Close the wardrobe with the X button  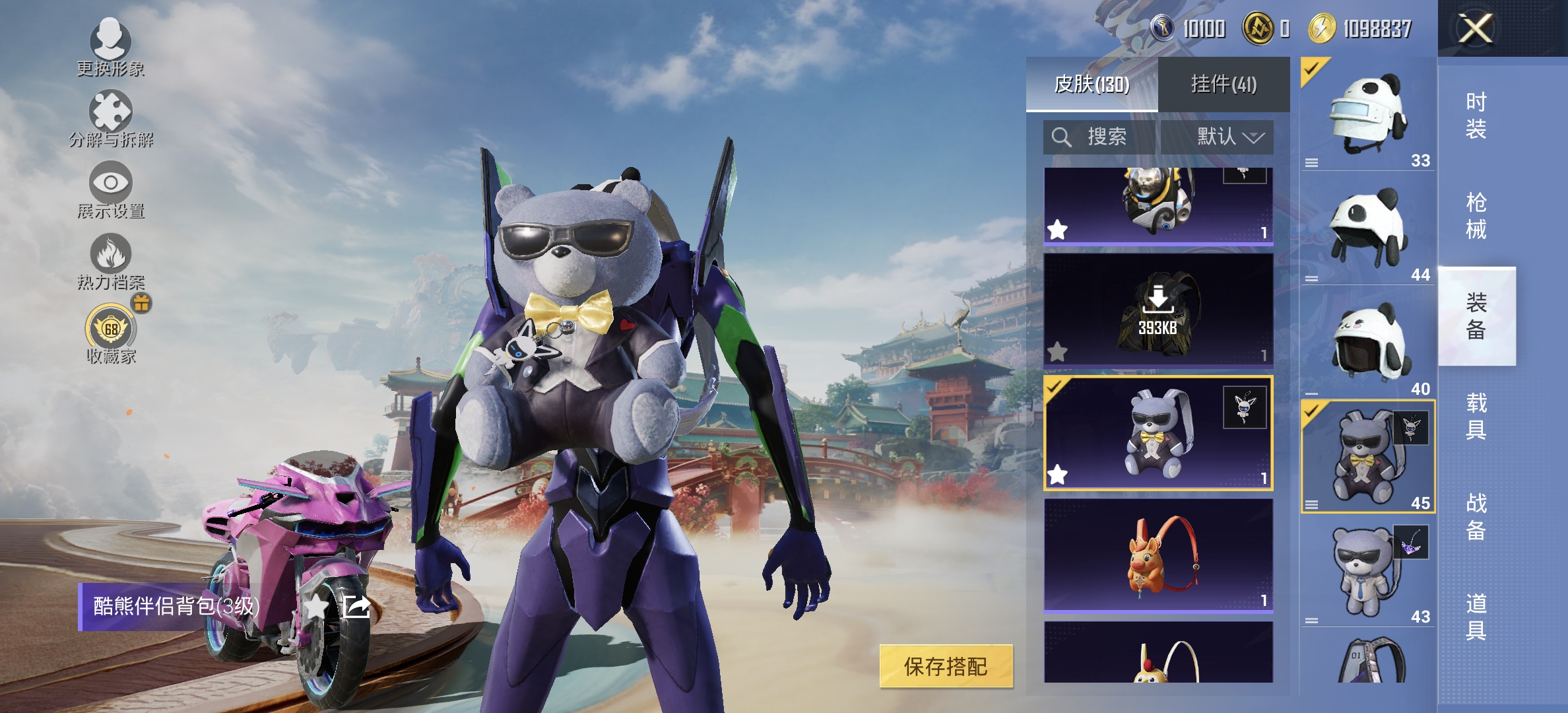coord(1475,28)
